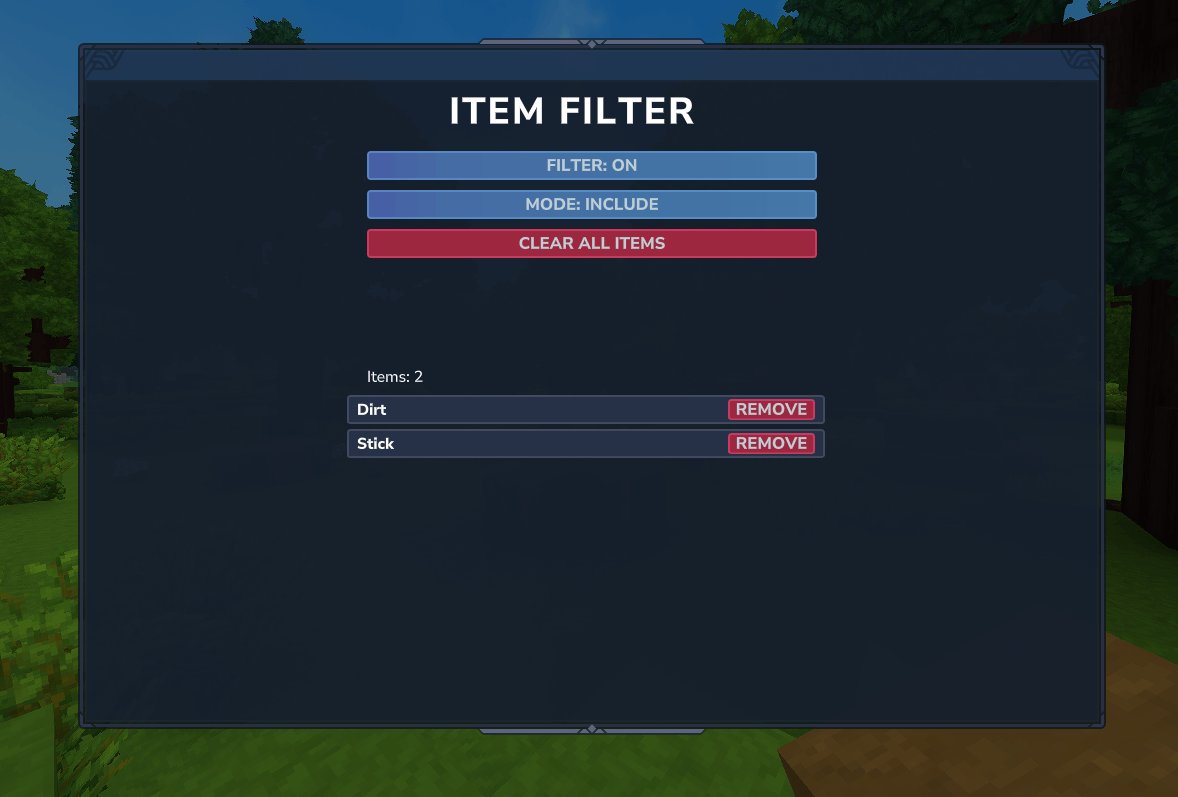
Task: Switch the Mode: Include setting
Action: [x=591, y=204]
